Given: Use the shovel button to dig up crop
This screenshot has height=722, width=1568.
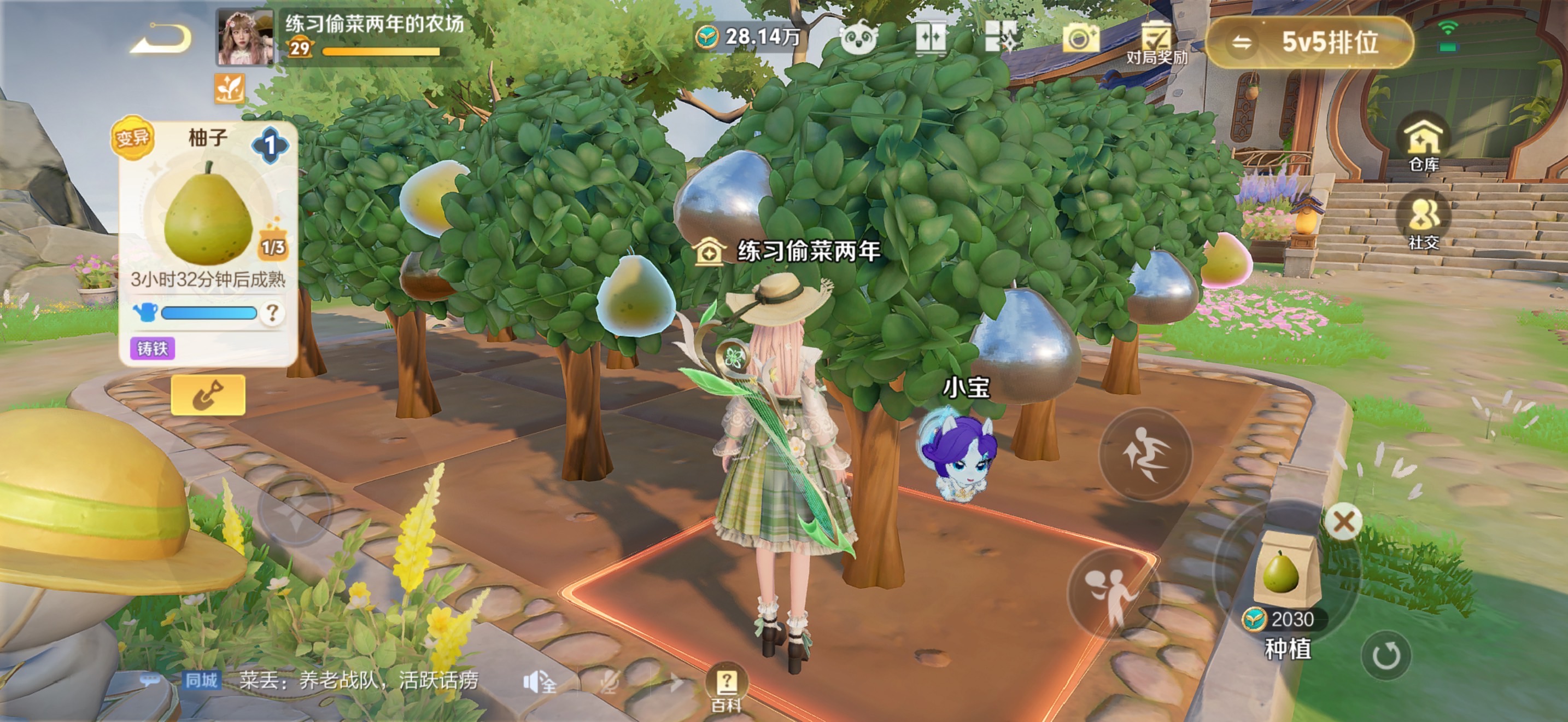Looking at the screenshot, I should pos(208,395).
